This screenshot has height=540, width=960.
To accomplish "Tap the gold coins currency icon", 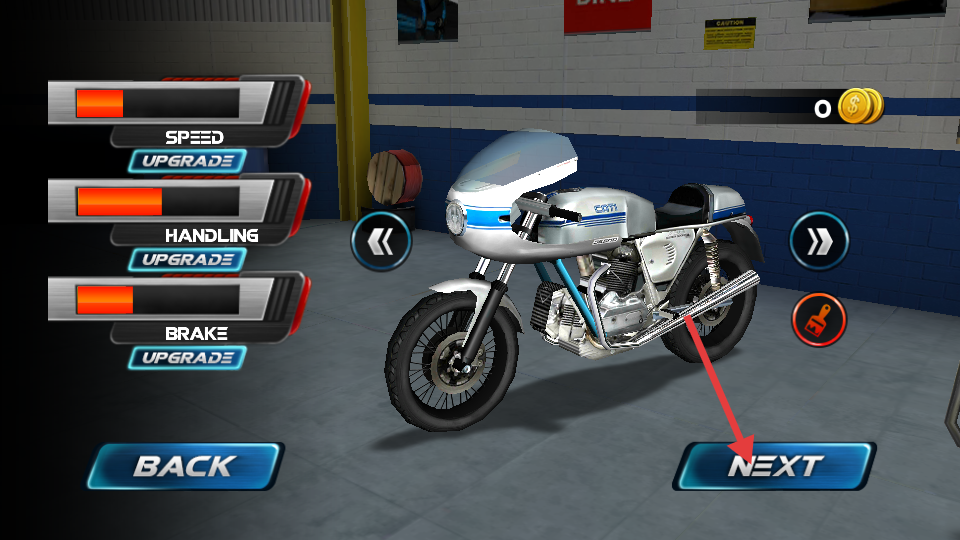I will tap(858, 106).
